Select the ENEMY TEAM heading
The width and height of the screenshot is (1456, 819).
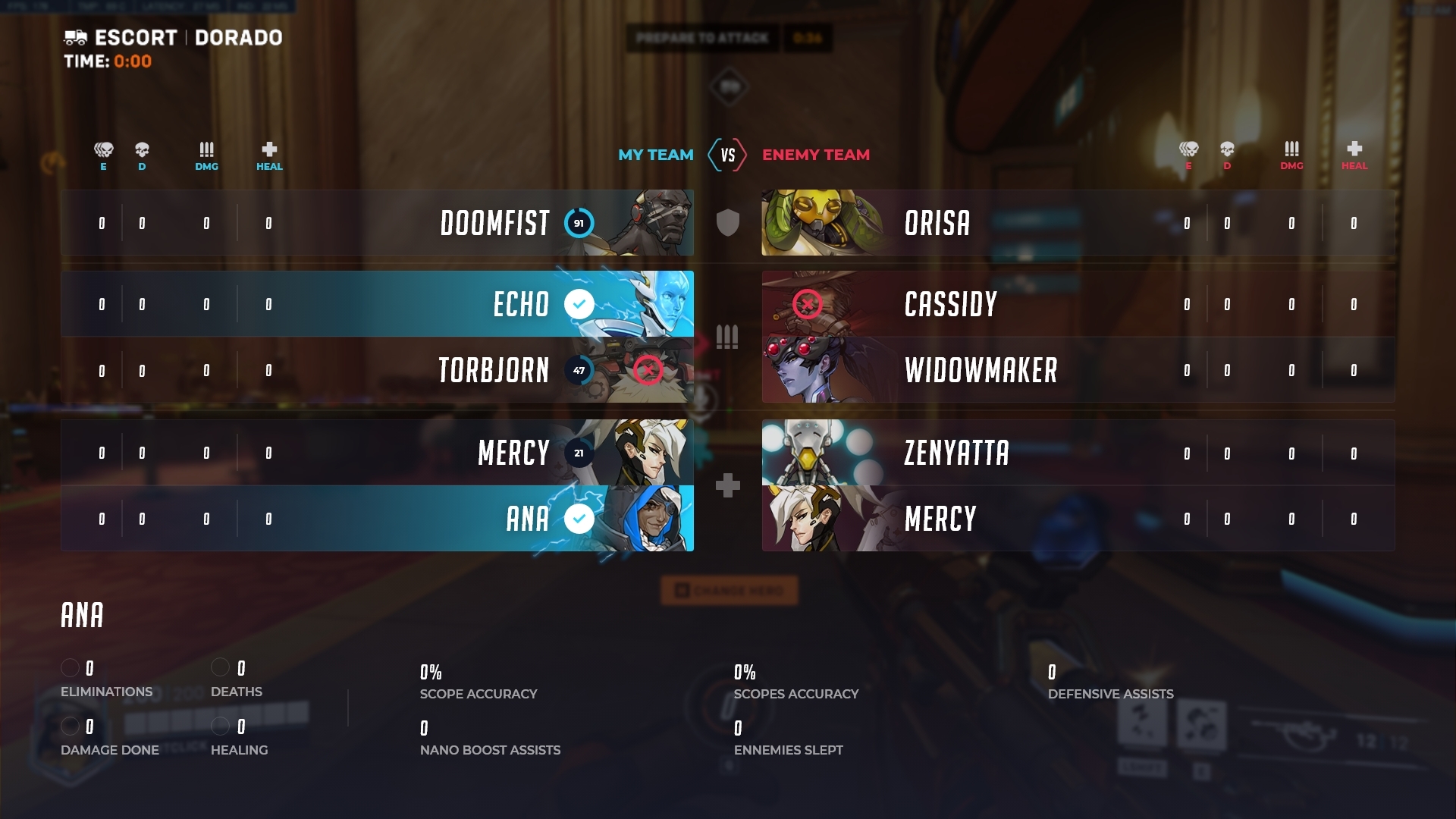pos(817,155)
